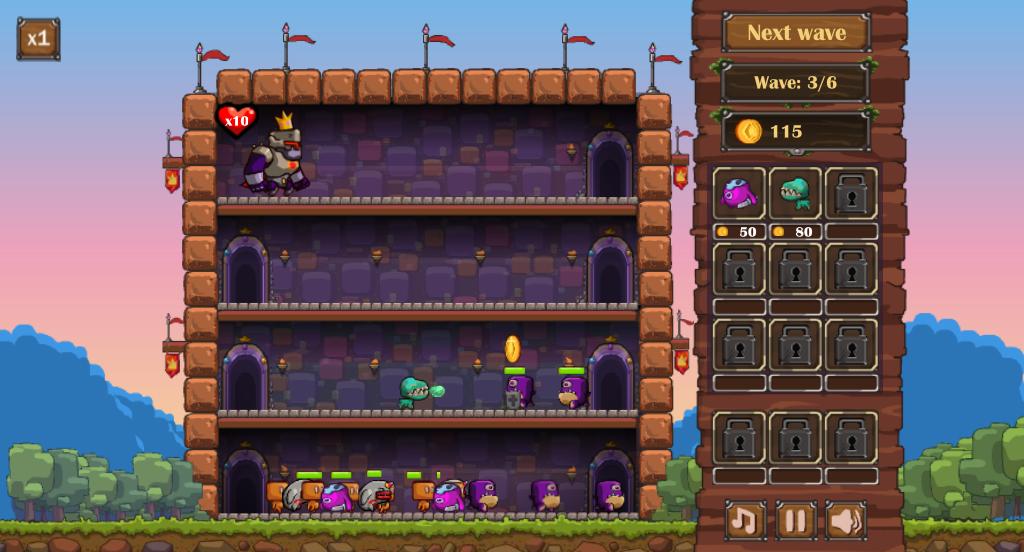1024x552 pixels.
Task: Pause the game
Action: [796, 520]
